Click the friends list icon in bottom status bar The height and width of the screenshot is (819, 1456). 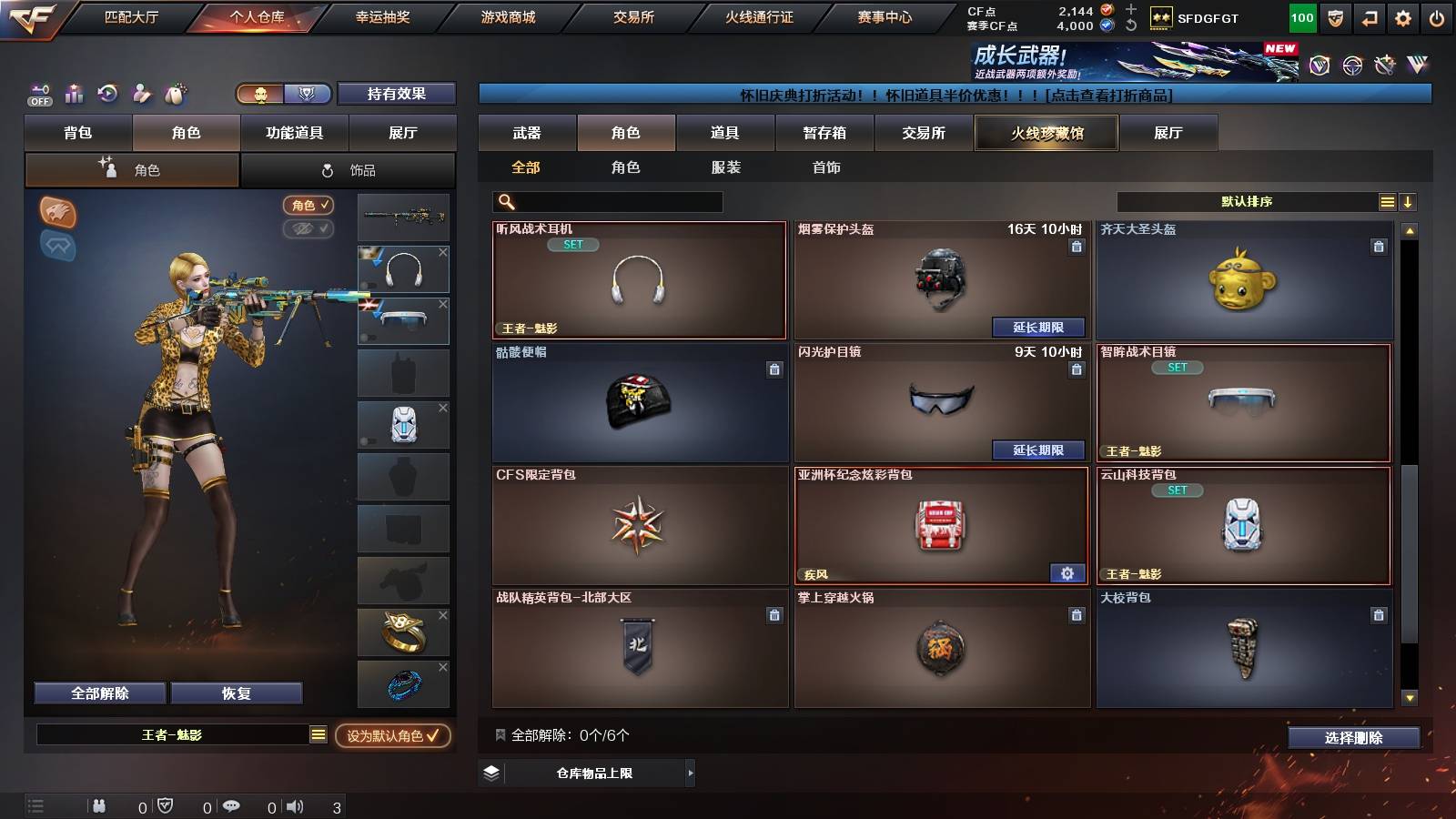(x=98, y=805)
